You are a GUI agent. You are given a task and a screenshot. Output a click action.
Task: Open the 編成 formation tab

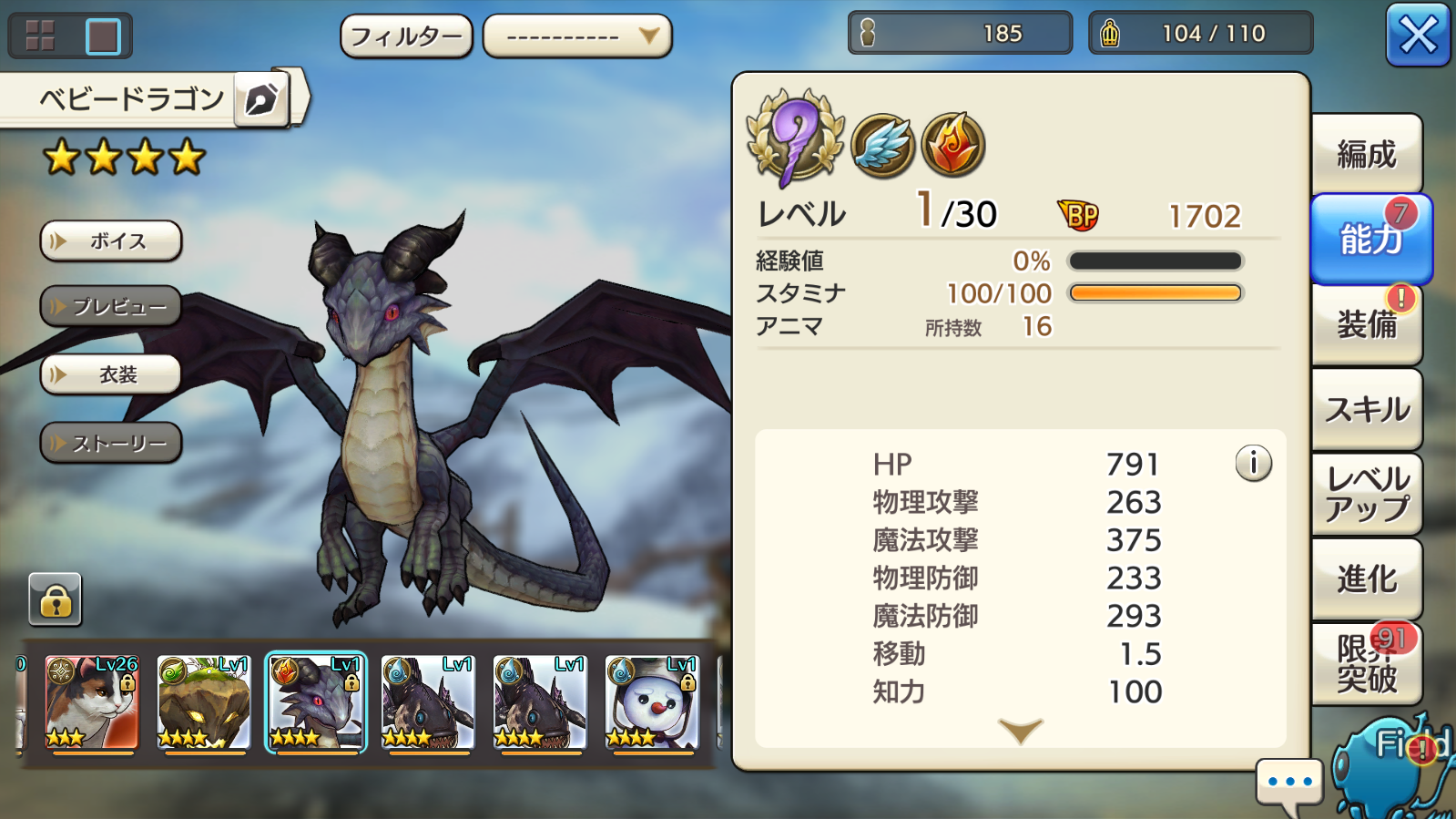coord(1366,155)
